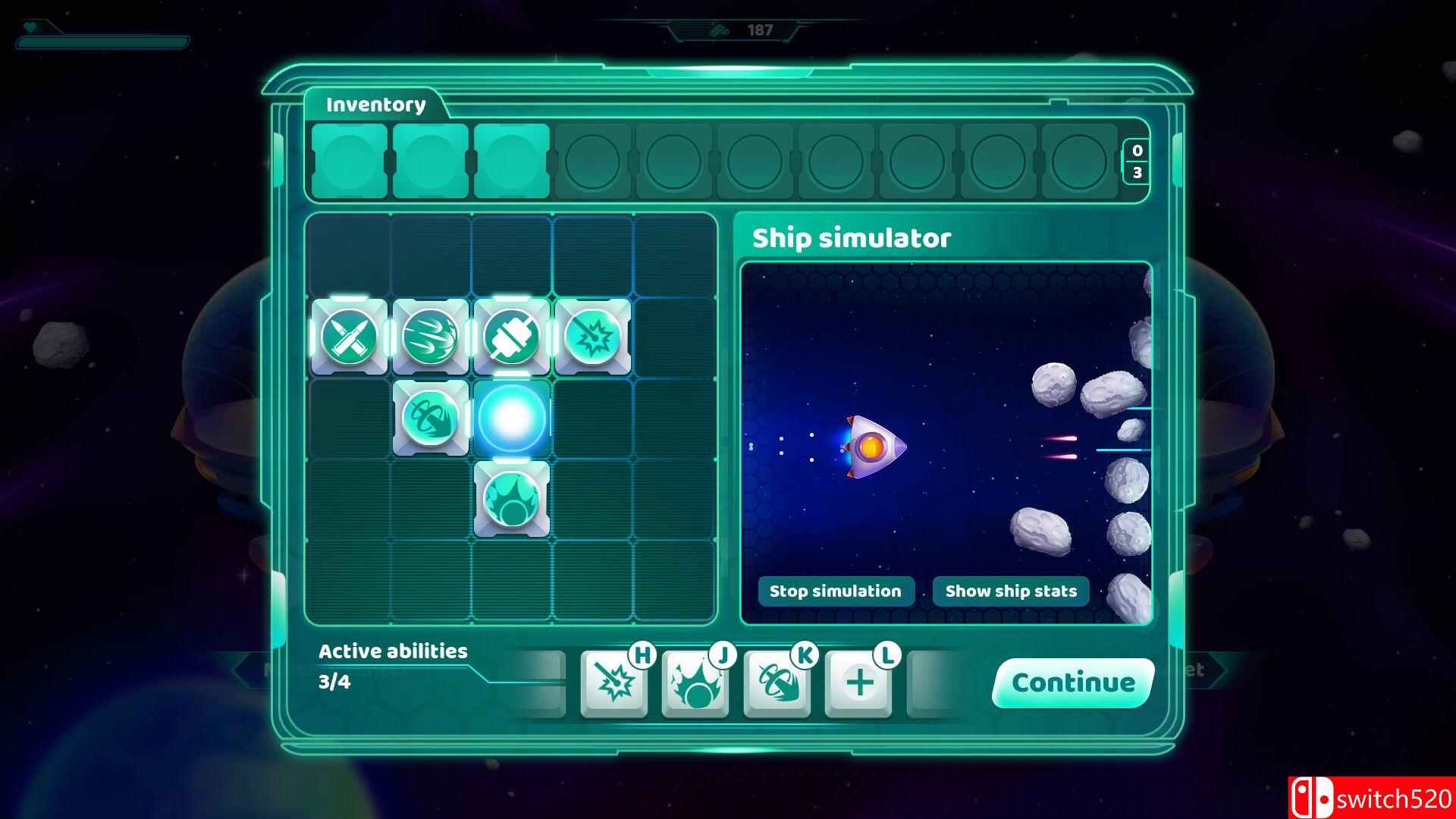Activate the laser impact ability on the H key
1456x819 pixels.
coord(613,682)
